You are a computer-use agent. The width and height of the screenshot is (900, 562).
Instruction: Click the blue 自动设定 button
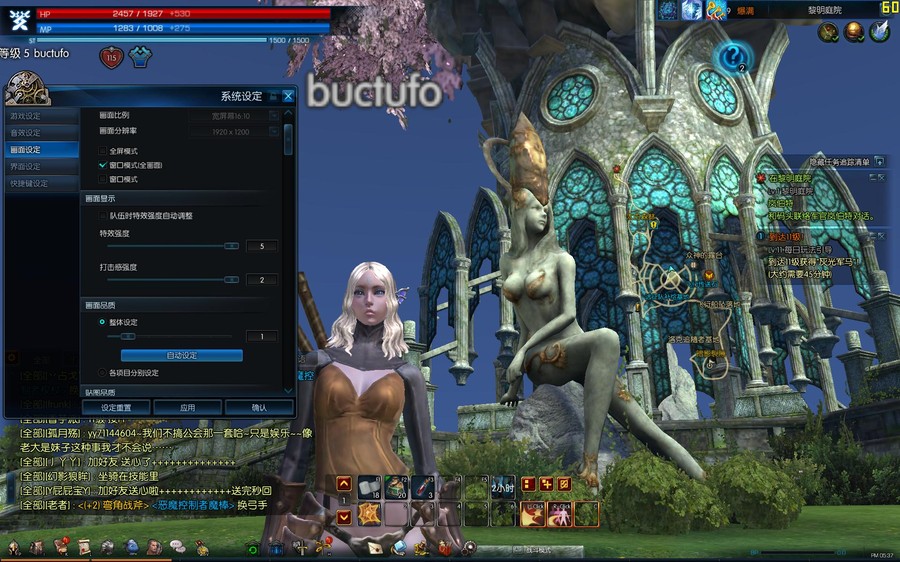point(181,356)
